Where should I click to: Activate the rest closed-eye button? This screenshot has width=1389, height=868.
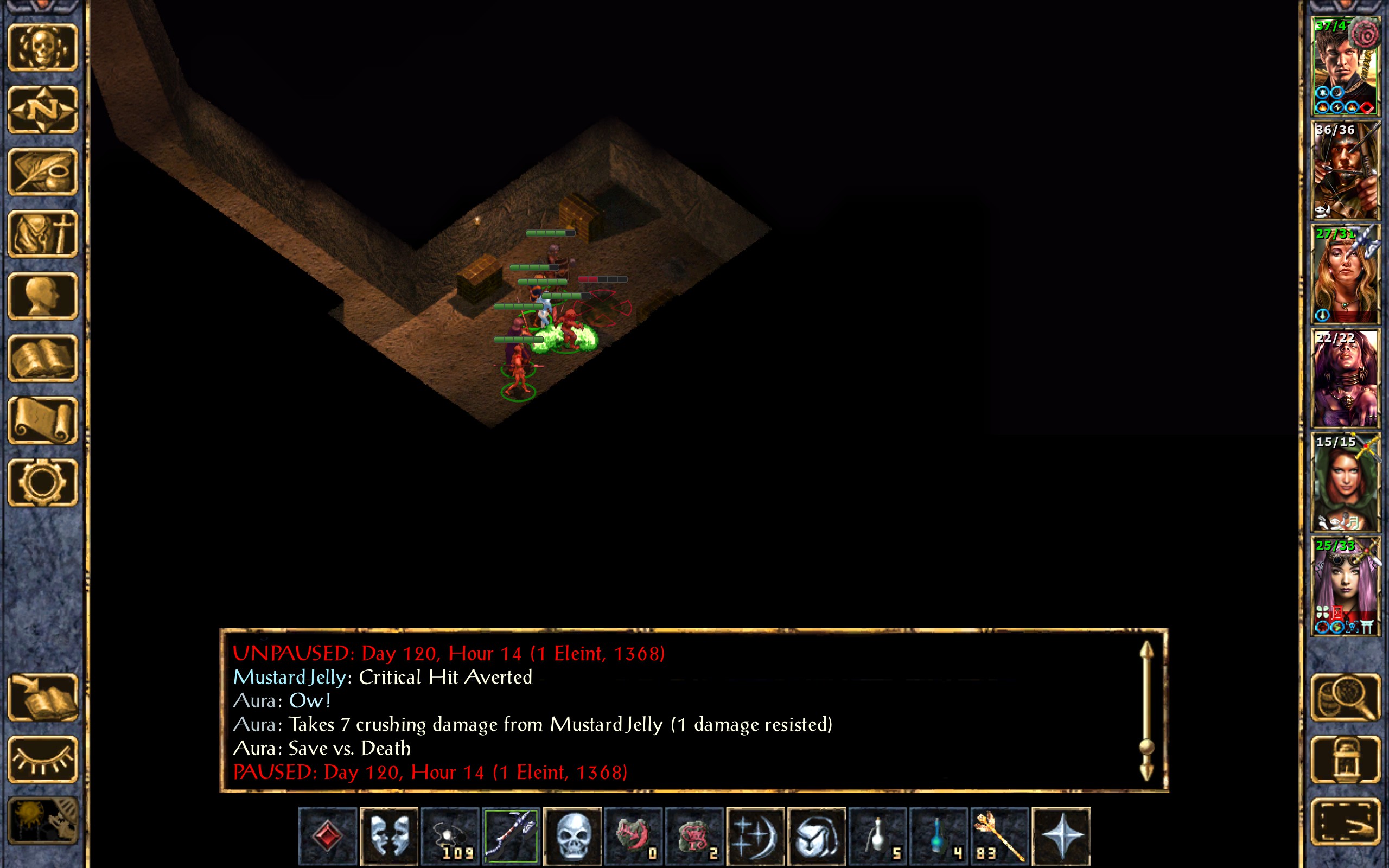(43, 759)
